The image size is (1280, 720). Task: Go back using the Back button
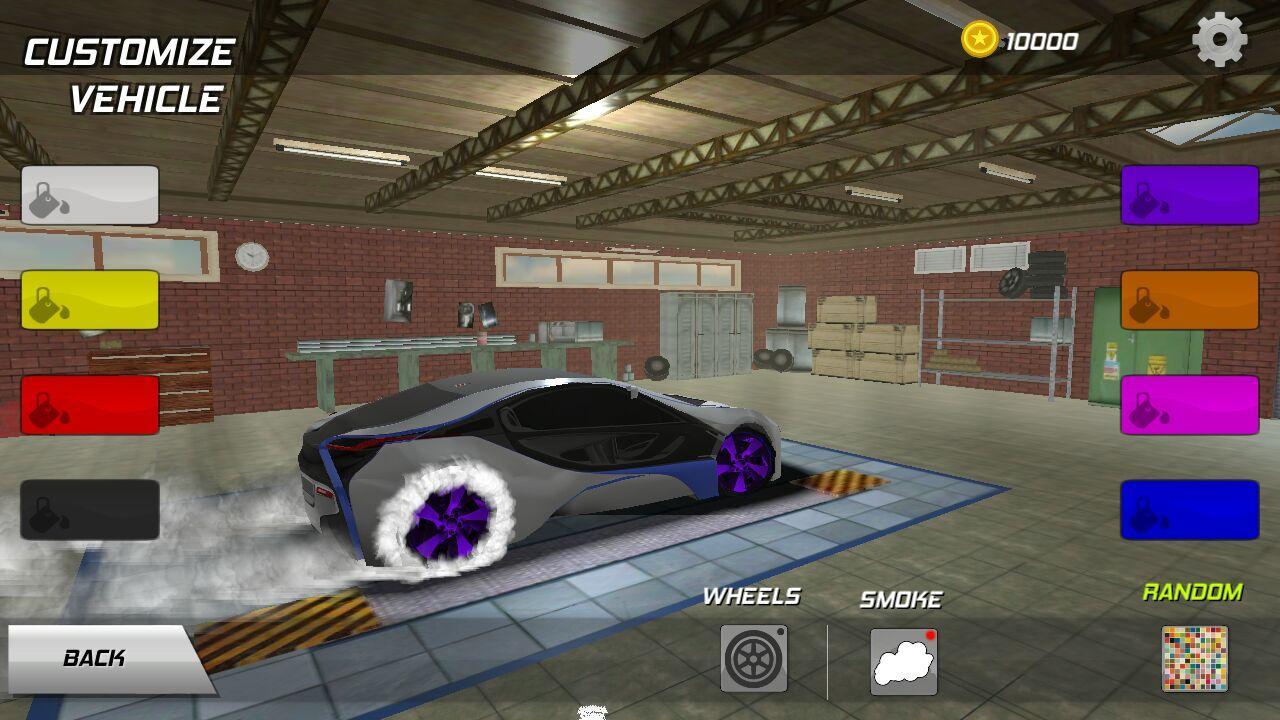pos(100,658)
